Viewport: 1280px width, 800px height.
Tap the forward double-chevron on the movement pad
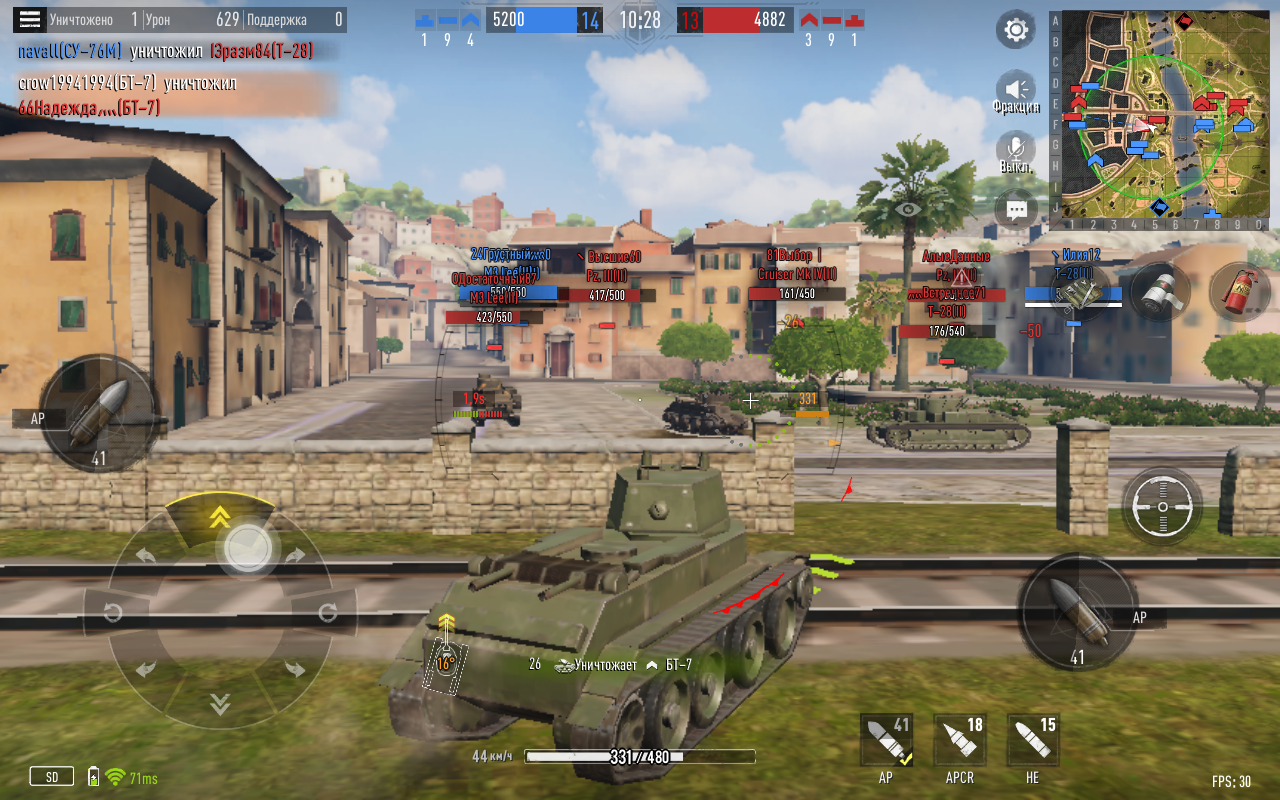tap(220, 517)
